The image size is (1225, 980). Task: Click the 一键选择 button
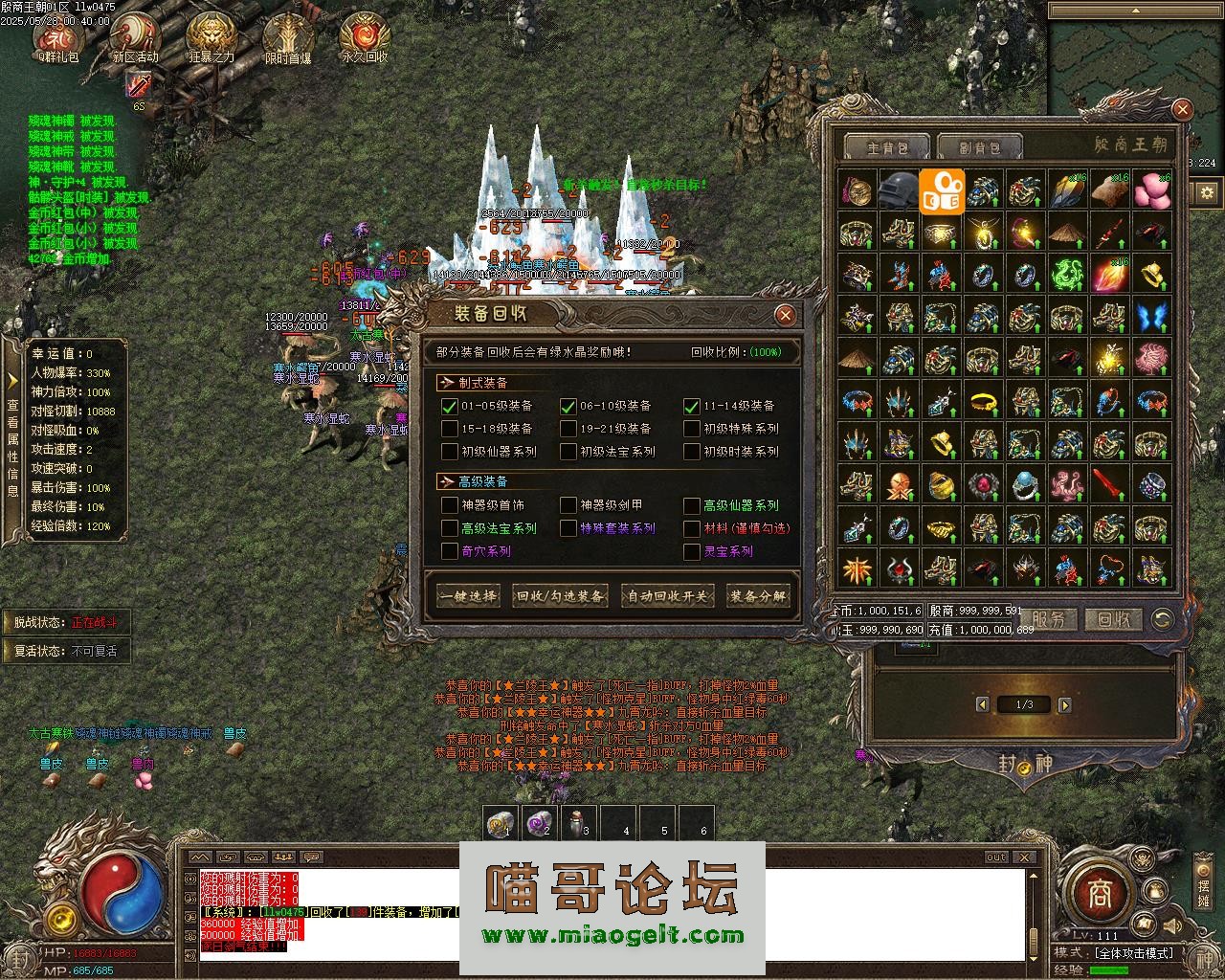click(468, 595)
